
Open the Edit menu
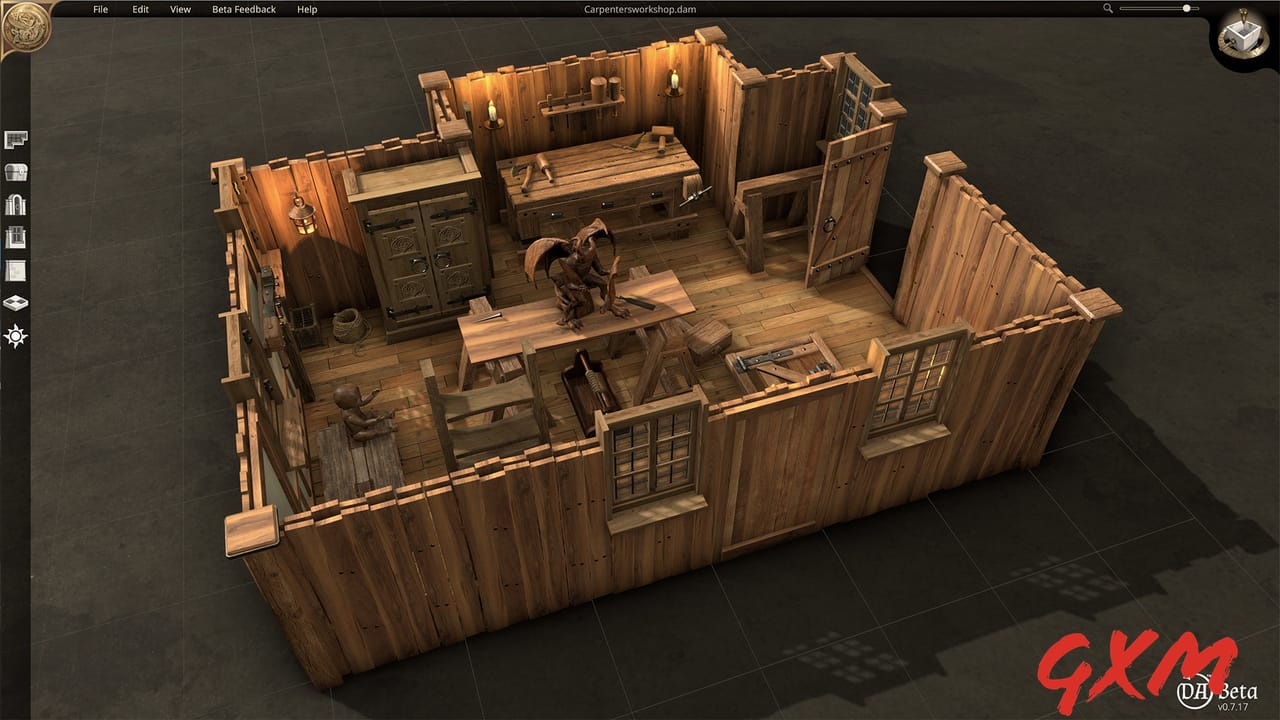tap(139, 9)
